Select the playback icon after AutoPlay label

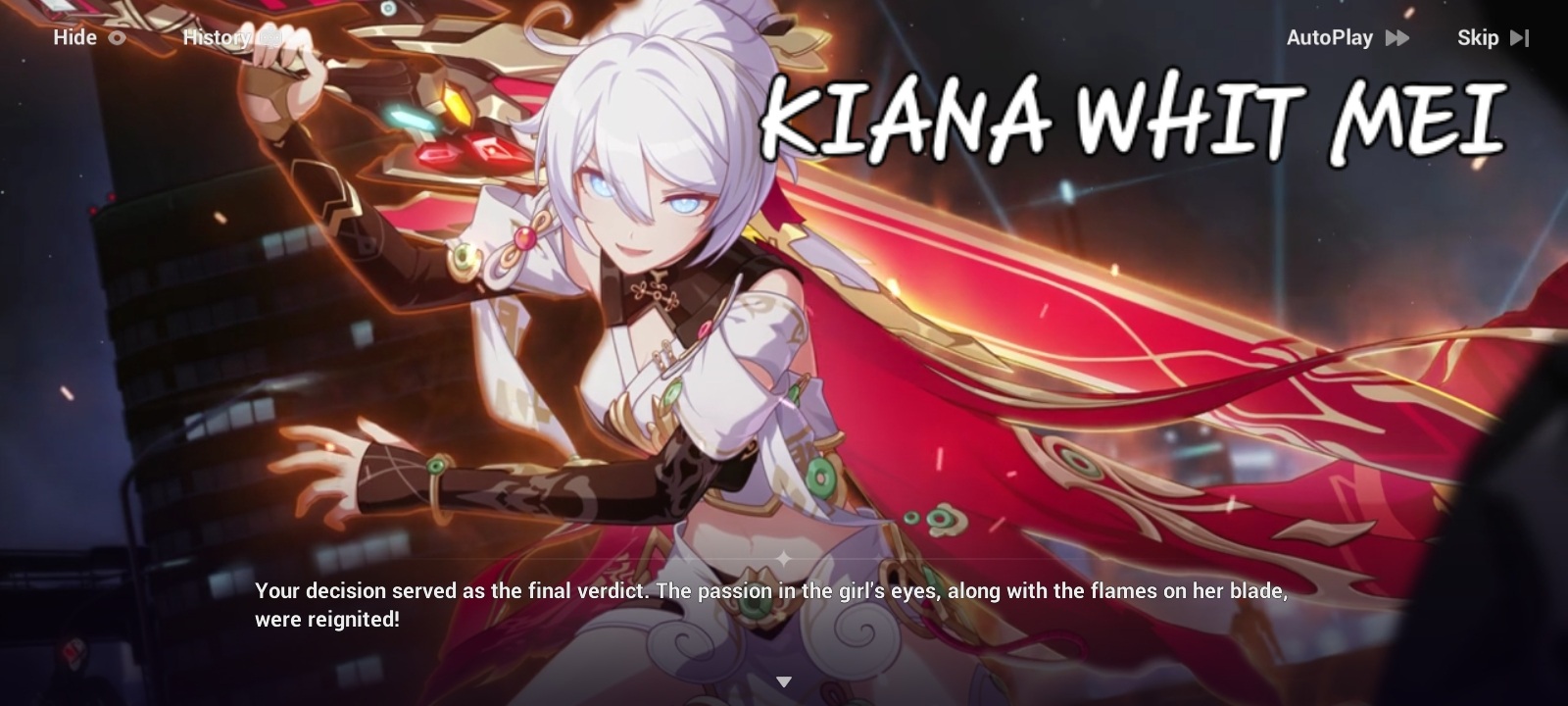tap(1396, 37)
